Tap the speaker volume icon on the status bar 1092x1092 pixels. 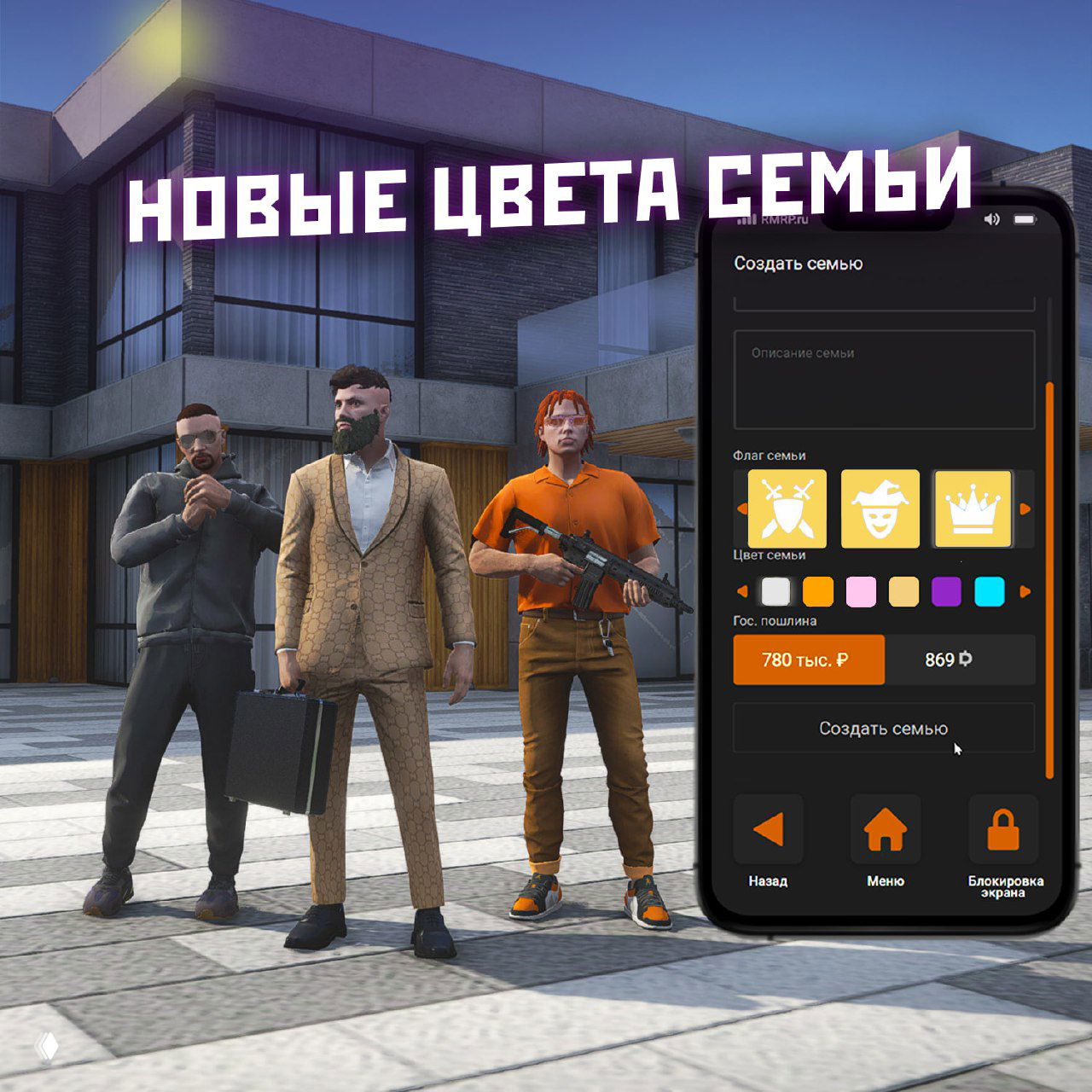point(990,220)
